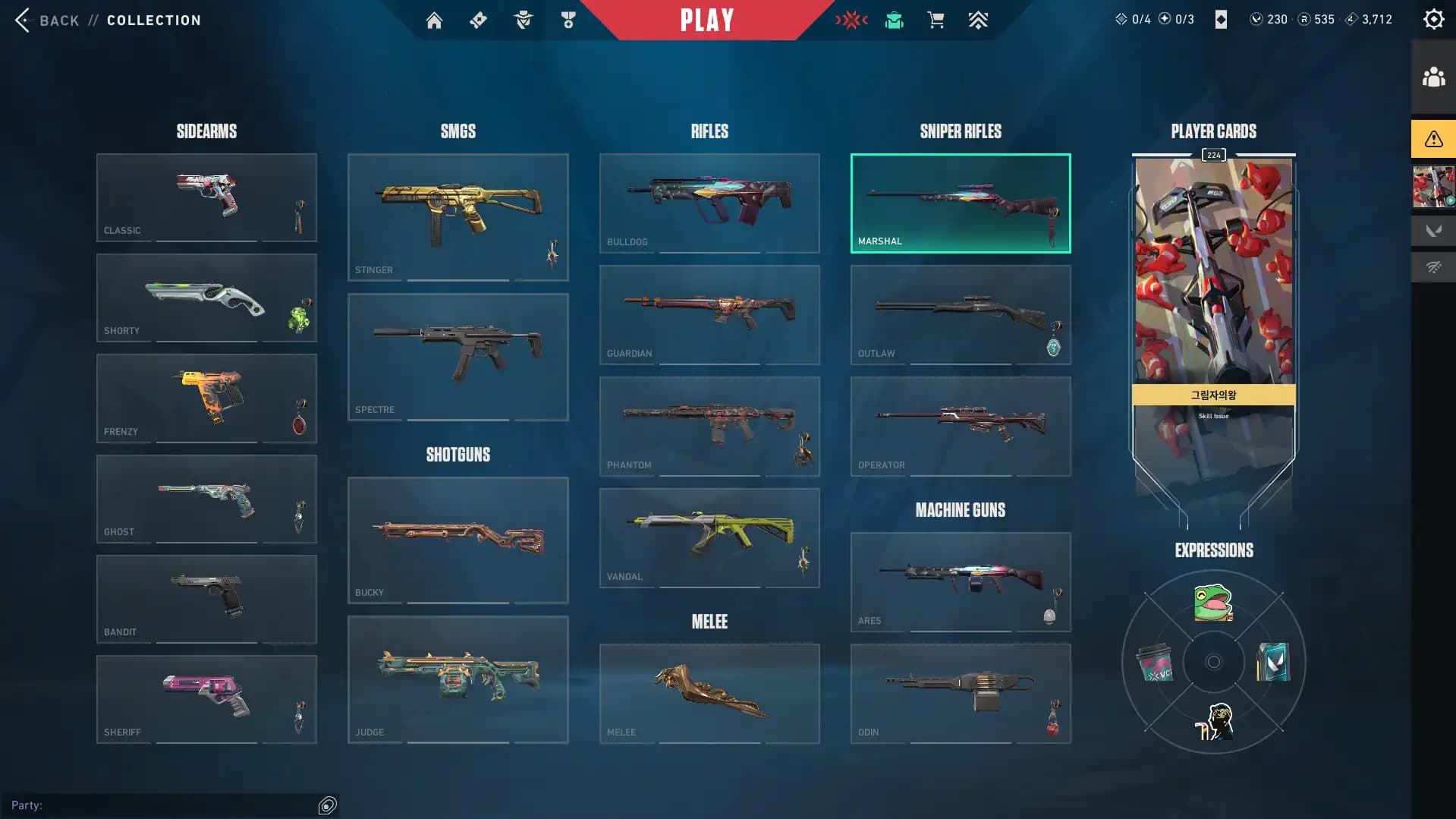
Task: Select the Collection backpack icon
Action: 893,20
